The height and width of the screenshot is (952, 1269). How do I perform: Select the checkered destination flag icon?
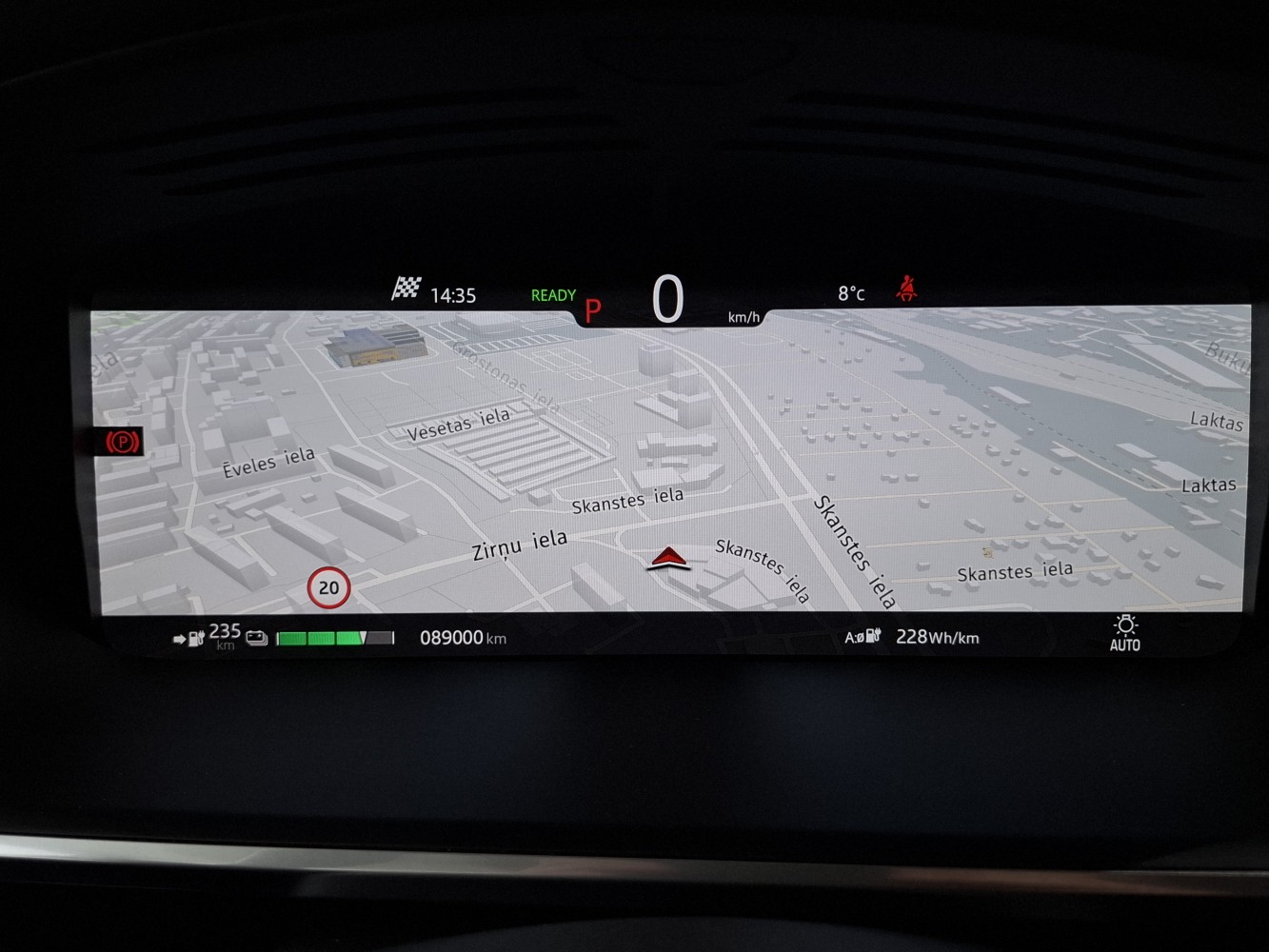click(406, 288)
